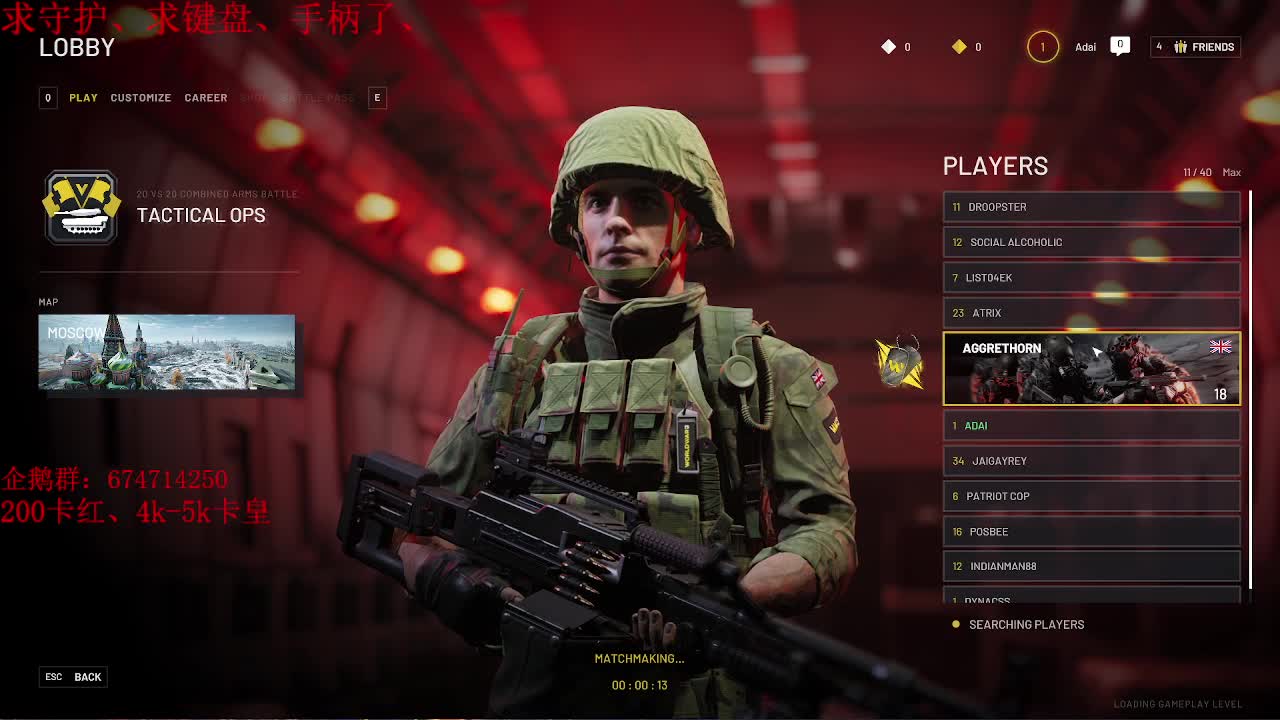Select the Adai player row
Screen dimensions: 1280x720
(1091, 426)
